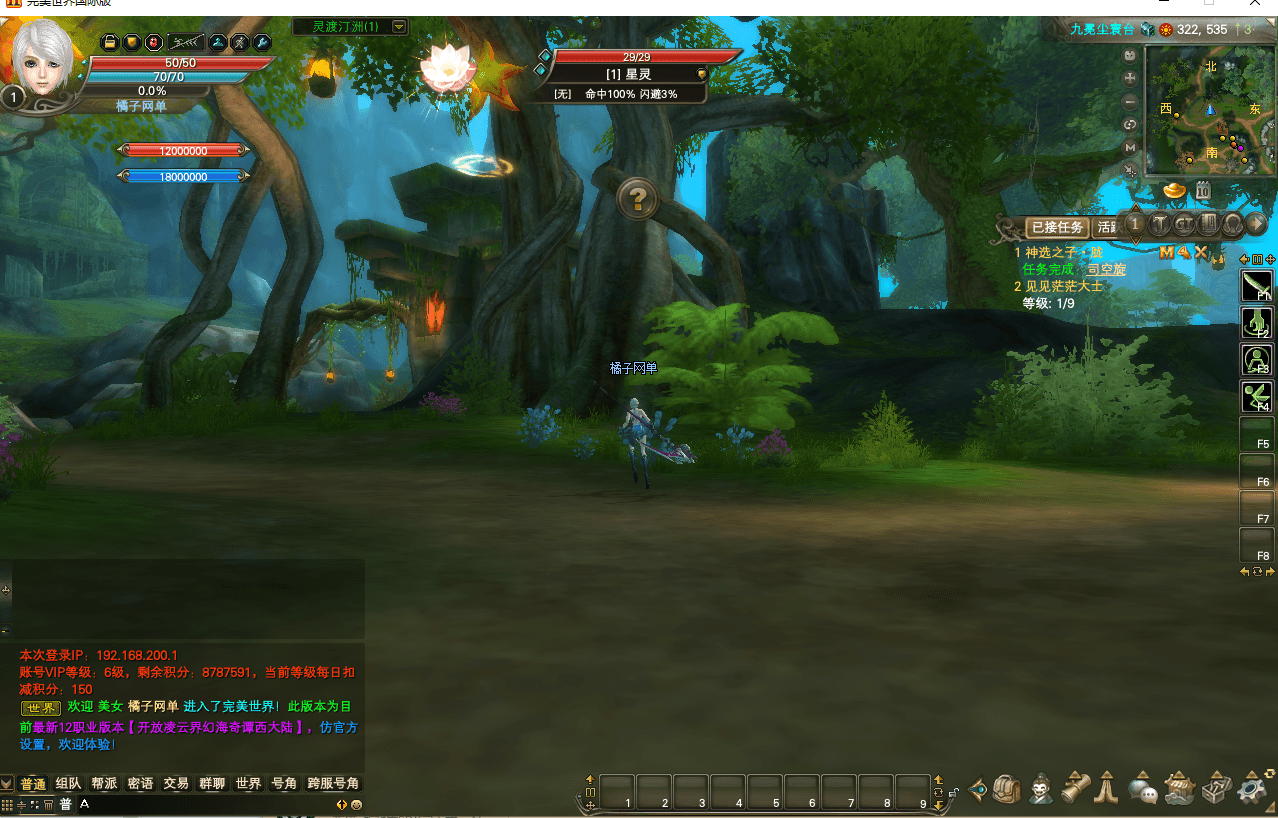Open the toolbox icon in bottom bar
1278x818 pixels.
click(x=1217, y=789)
